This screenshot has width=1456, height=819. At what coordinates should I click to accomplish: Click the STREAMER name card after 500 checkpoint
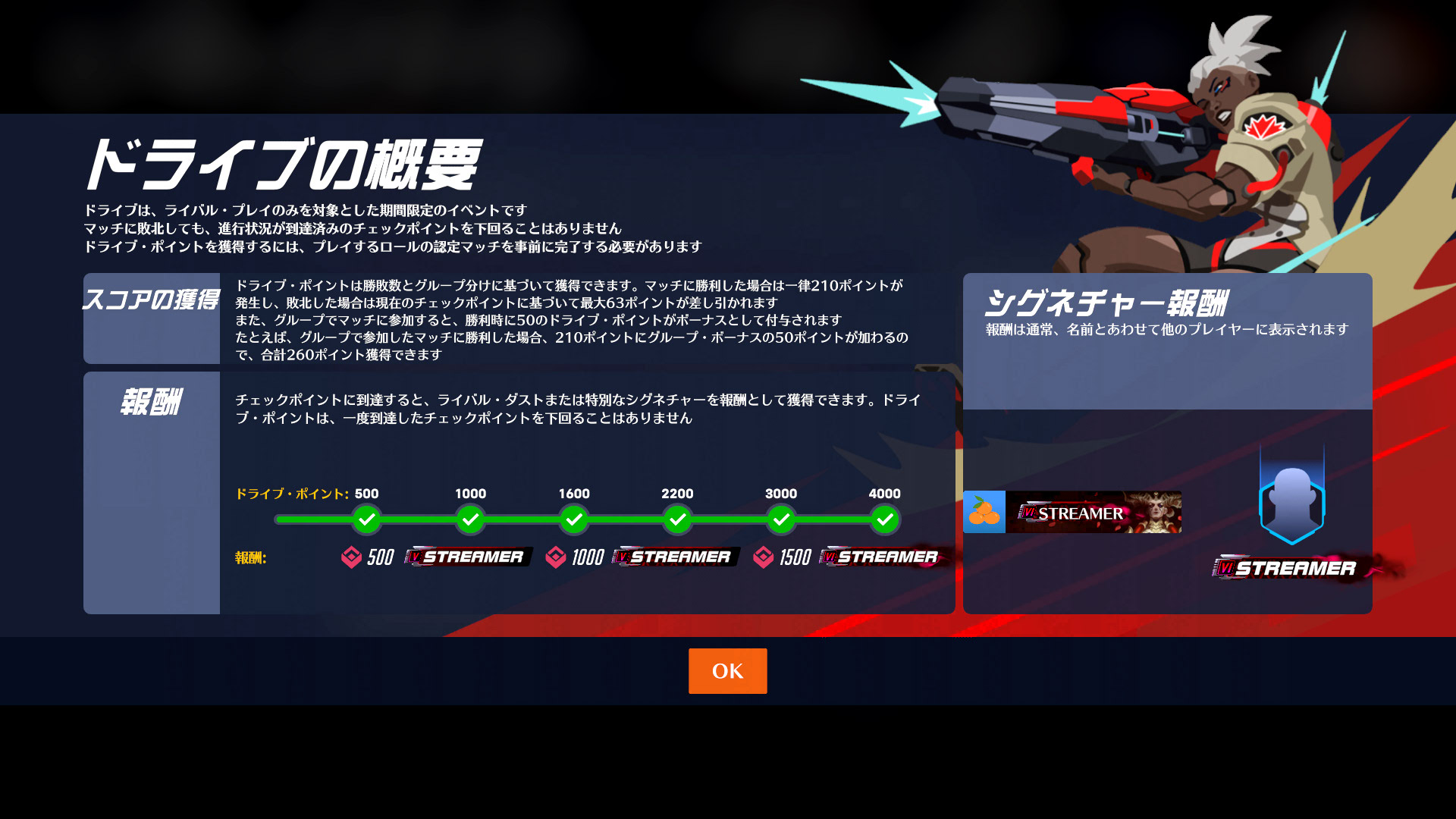coord(468,556)
